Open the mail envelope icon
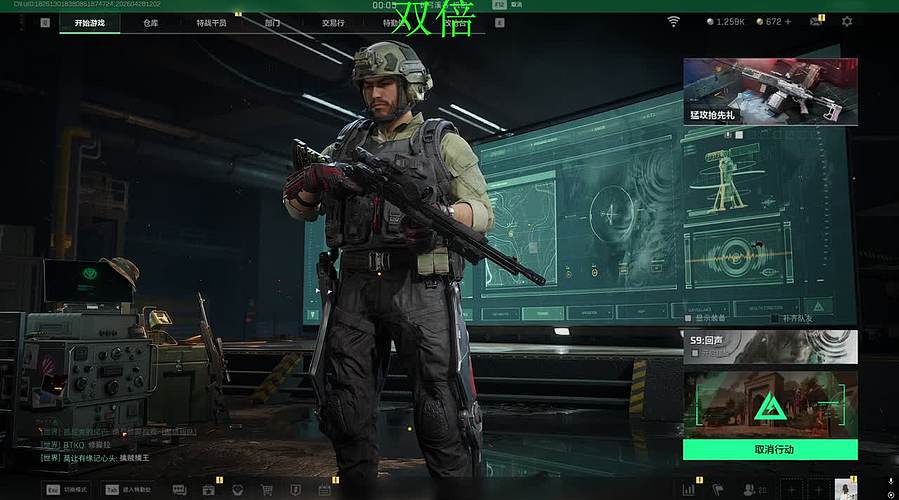Viewport: 899px width, 500px height. point(817,22)
